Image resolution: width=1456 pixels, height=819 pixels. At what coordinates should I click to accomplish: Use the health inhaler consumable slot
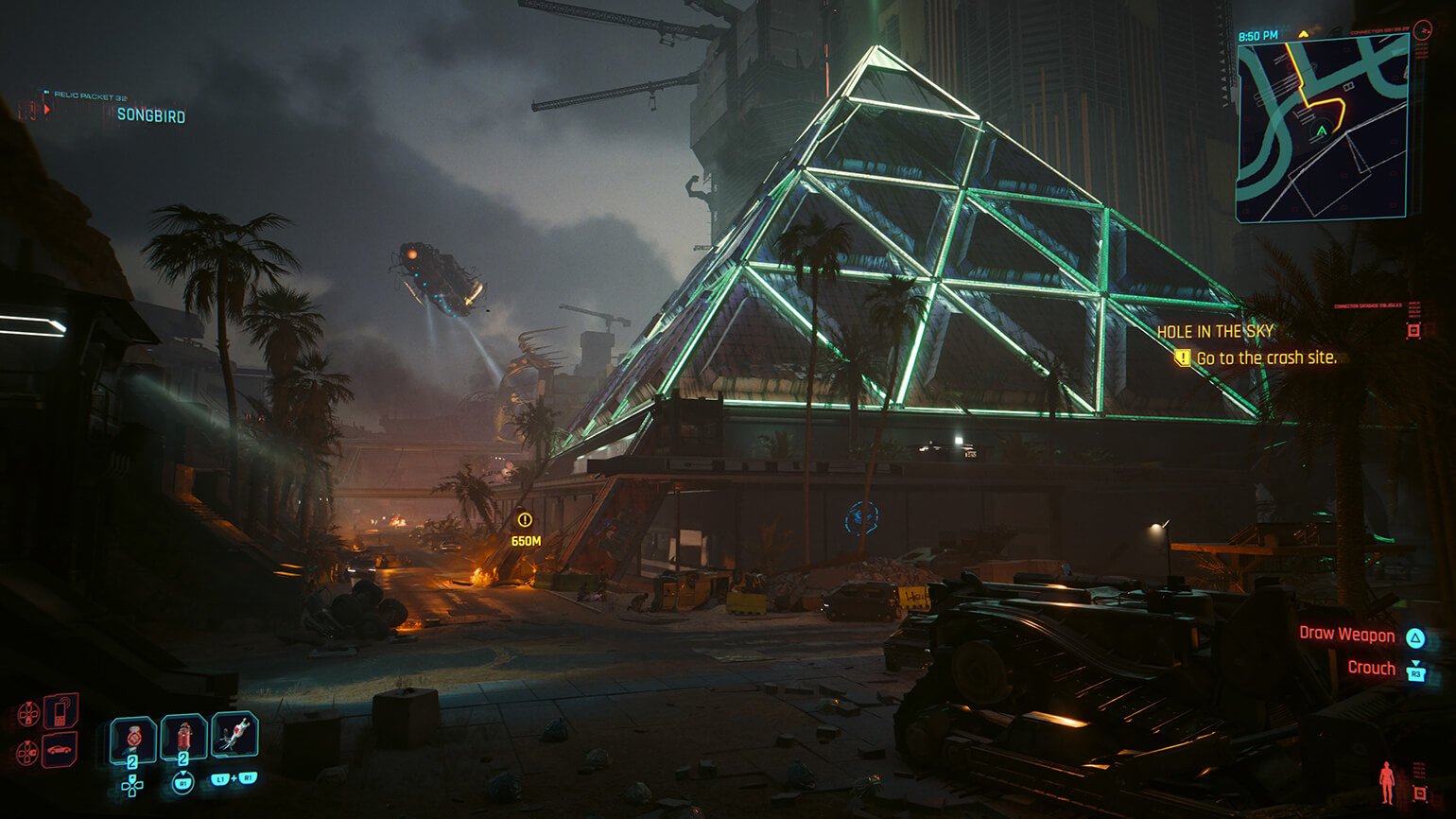click(133, 737)
